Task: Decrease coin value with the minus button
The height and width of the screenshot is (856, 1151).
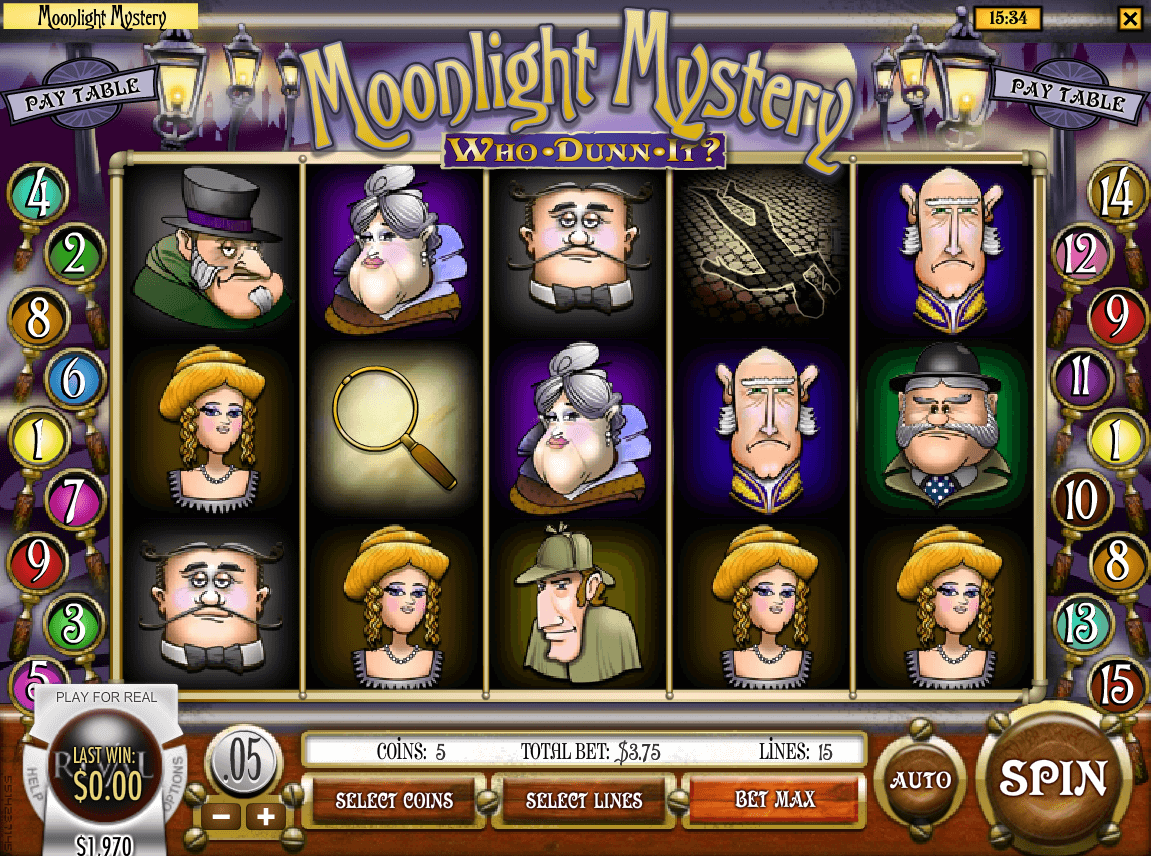Action: (x=222, y=817)
